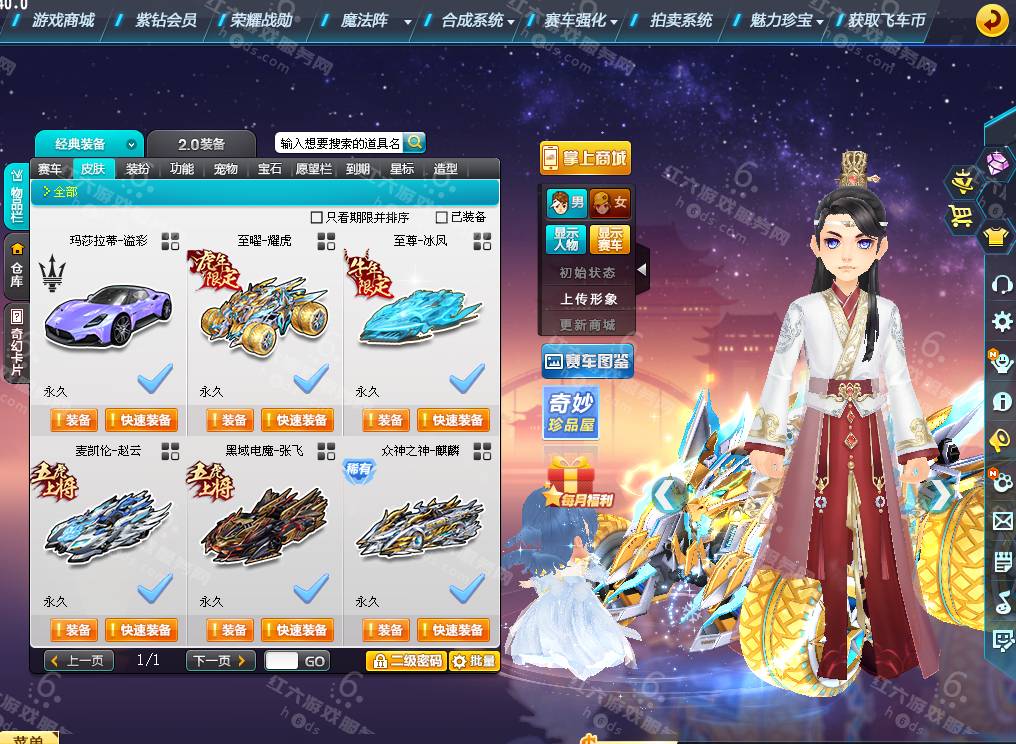The image size is (1016, 744).
Task: Quick-equip the 黑域电魔-张飞 skin
Action: [x=297, y=630]
